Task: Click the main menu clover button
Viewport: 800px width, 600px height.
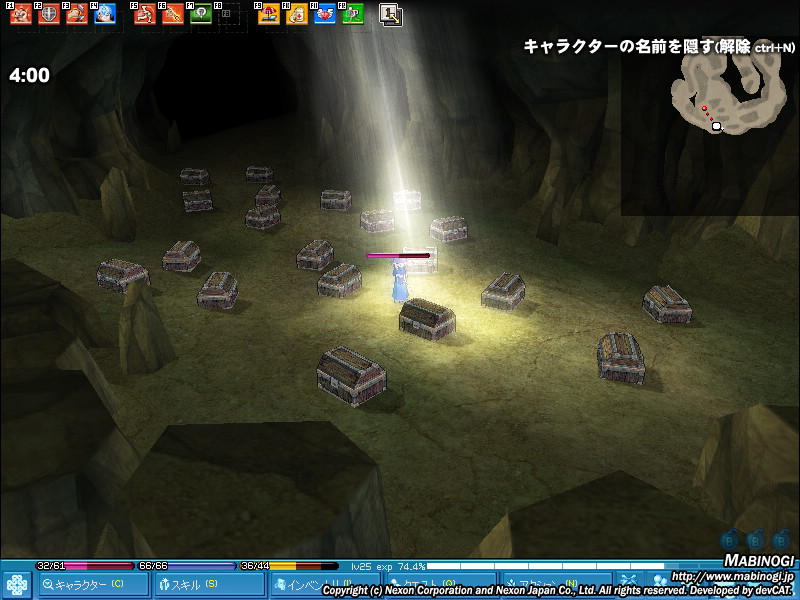Action: (16, 584)
